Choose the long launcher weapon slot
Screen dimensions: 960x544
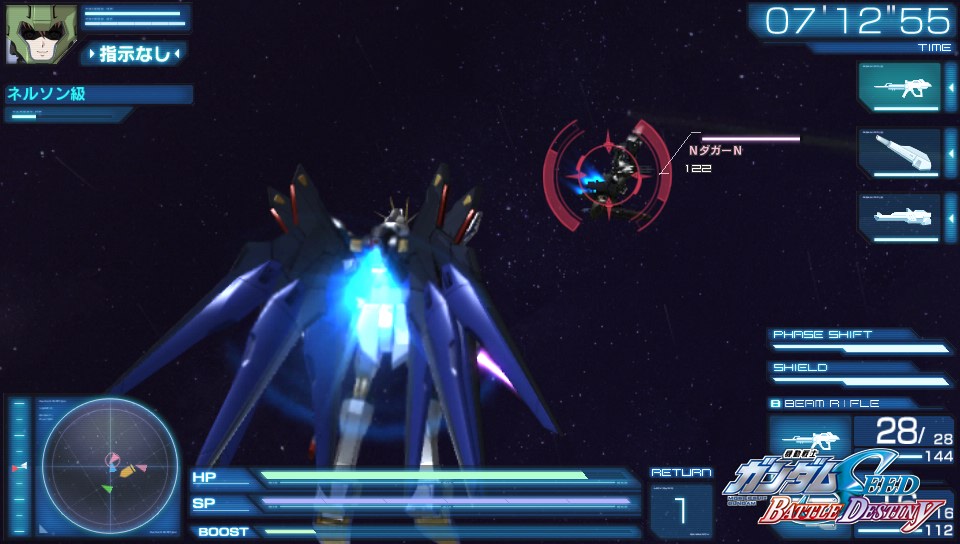[x=899, y=216]
